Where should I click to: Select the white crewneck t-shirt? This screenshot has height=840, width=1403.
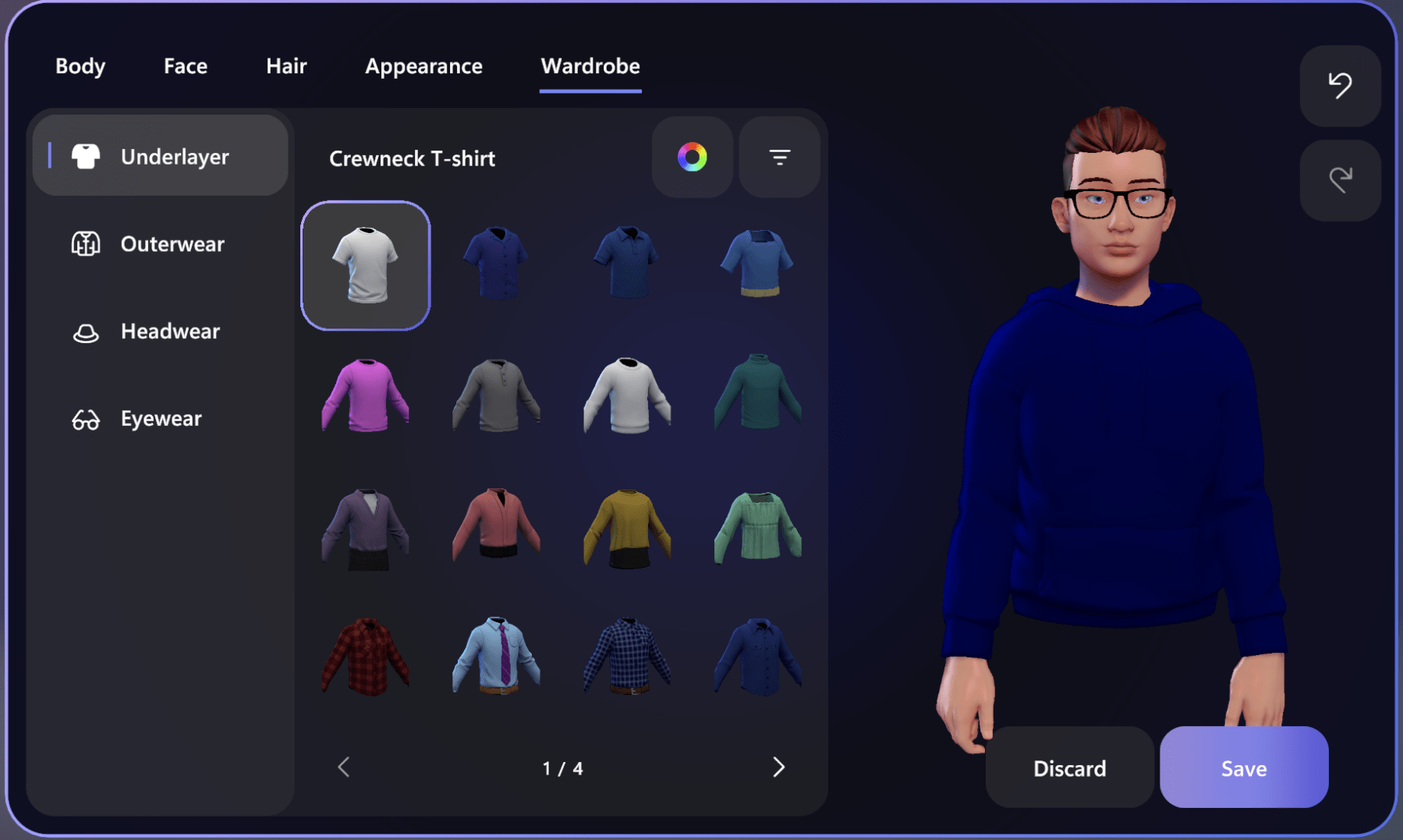365,265
